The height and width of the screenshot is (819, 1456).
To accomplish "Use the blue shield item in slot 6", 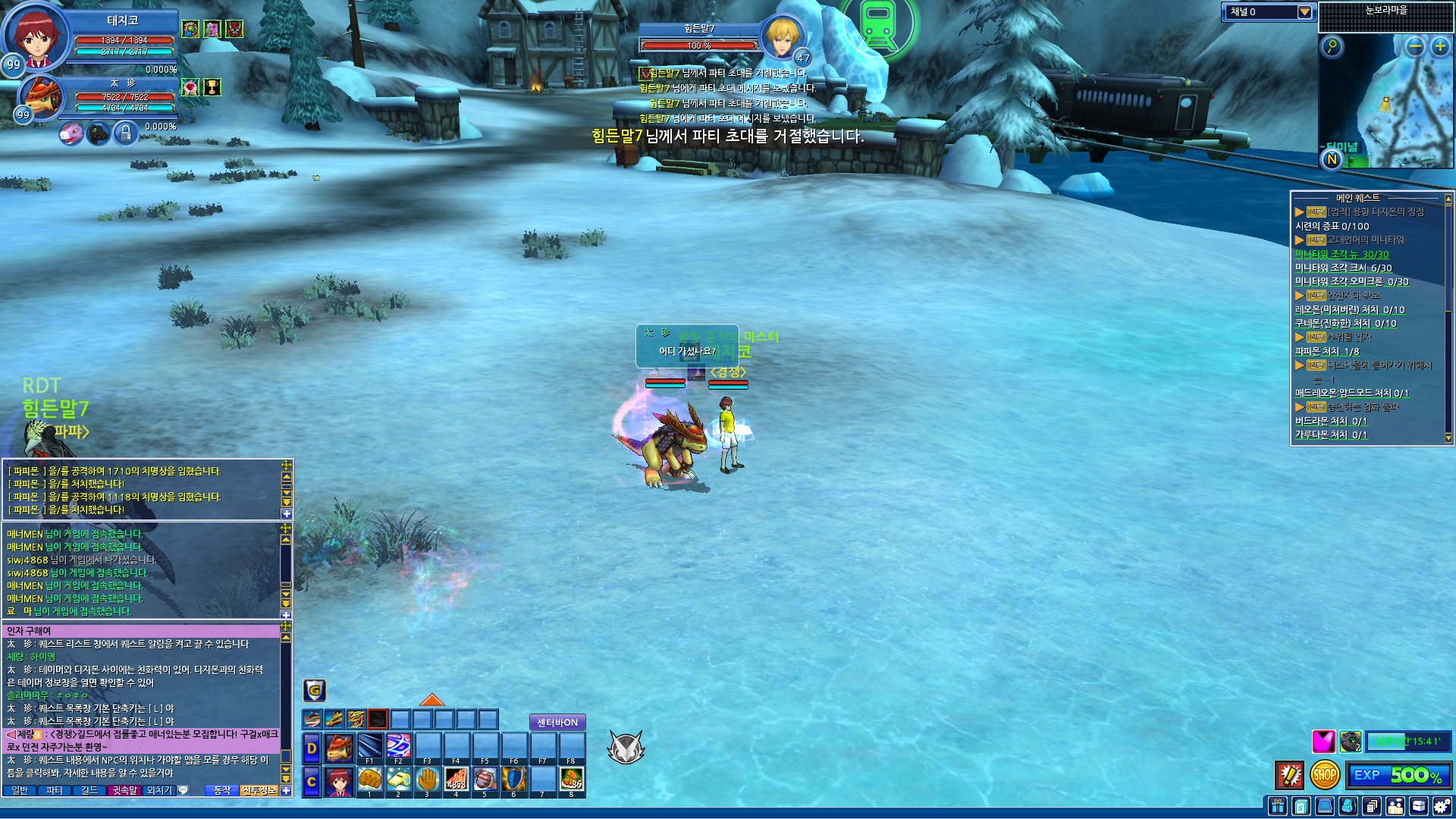I will [x=514, y=779].
